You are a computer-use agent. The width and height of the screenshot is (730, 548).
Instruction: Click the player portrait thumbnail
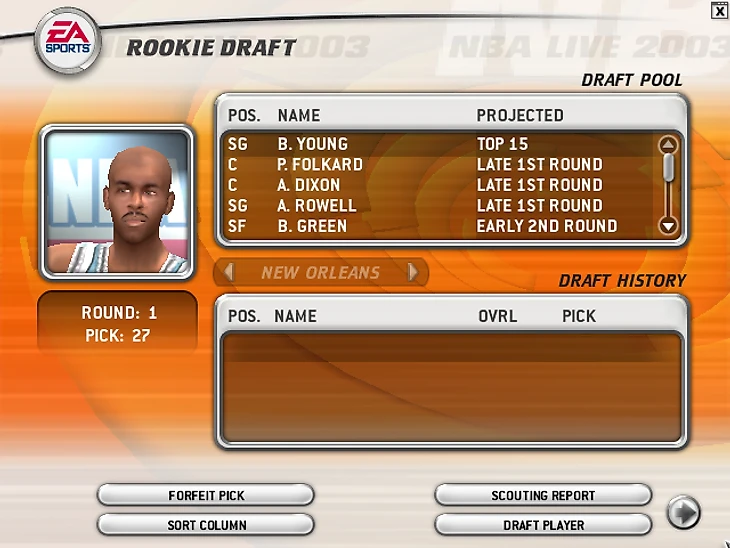click(x=117, y=202)
